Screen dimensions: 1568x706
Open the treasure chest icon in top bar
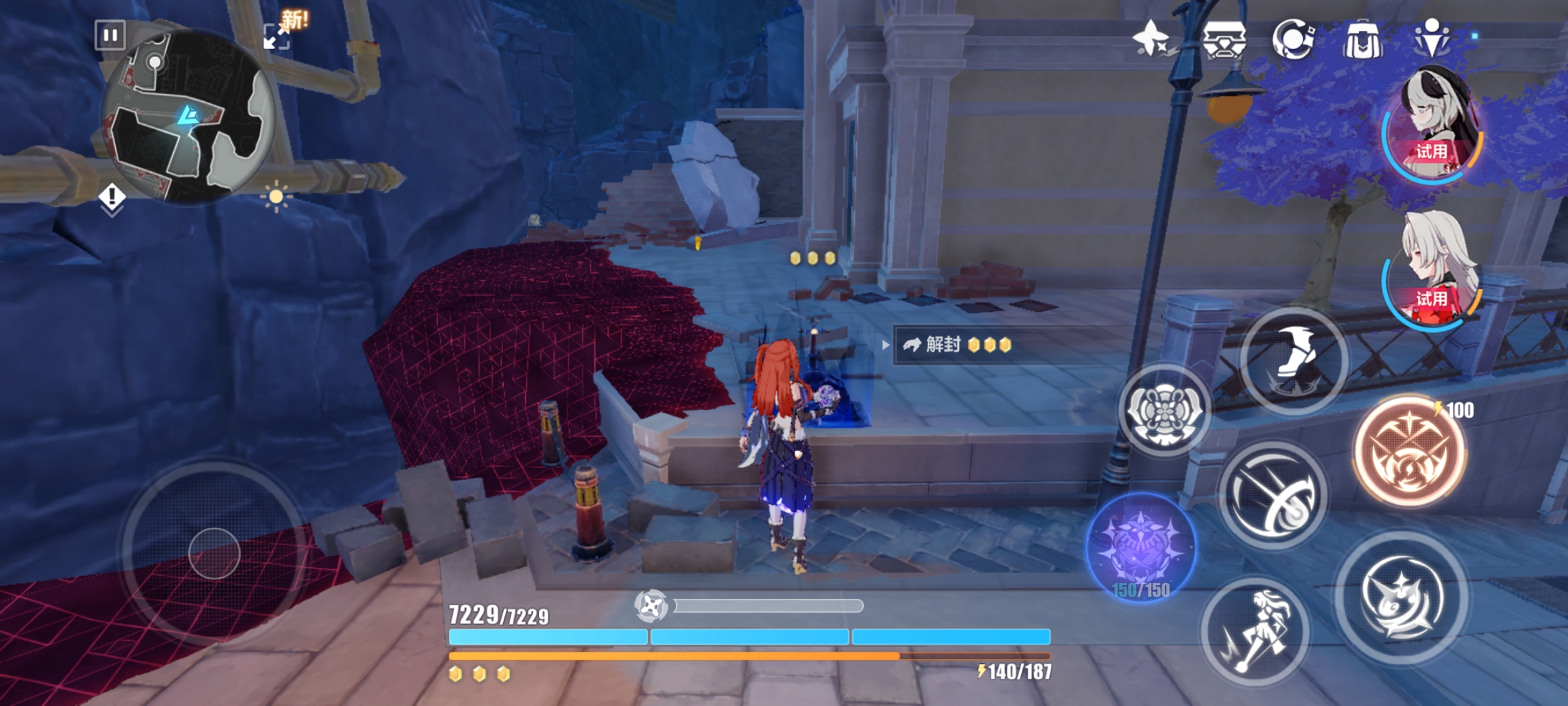(x=1224, y=39)
